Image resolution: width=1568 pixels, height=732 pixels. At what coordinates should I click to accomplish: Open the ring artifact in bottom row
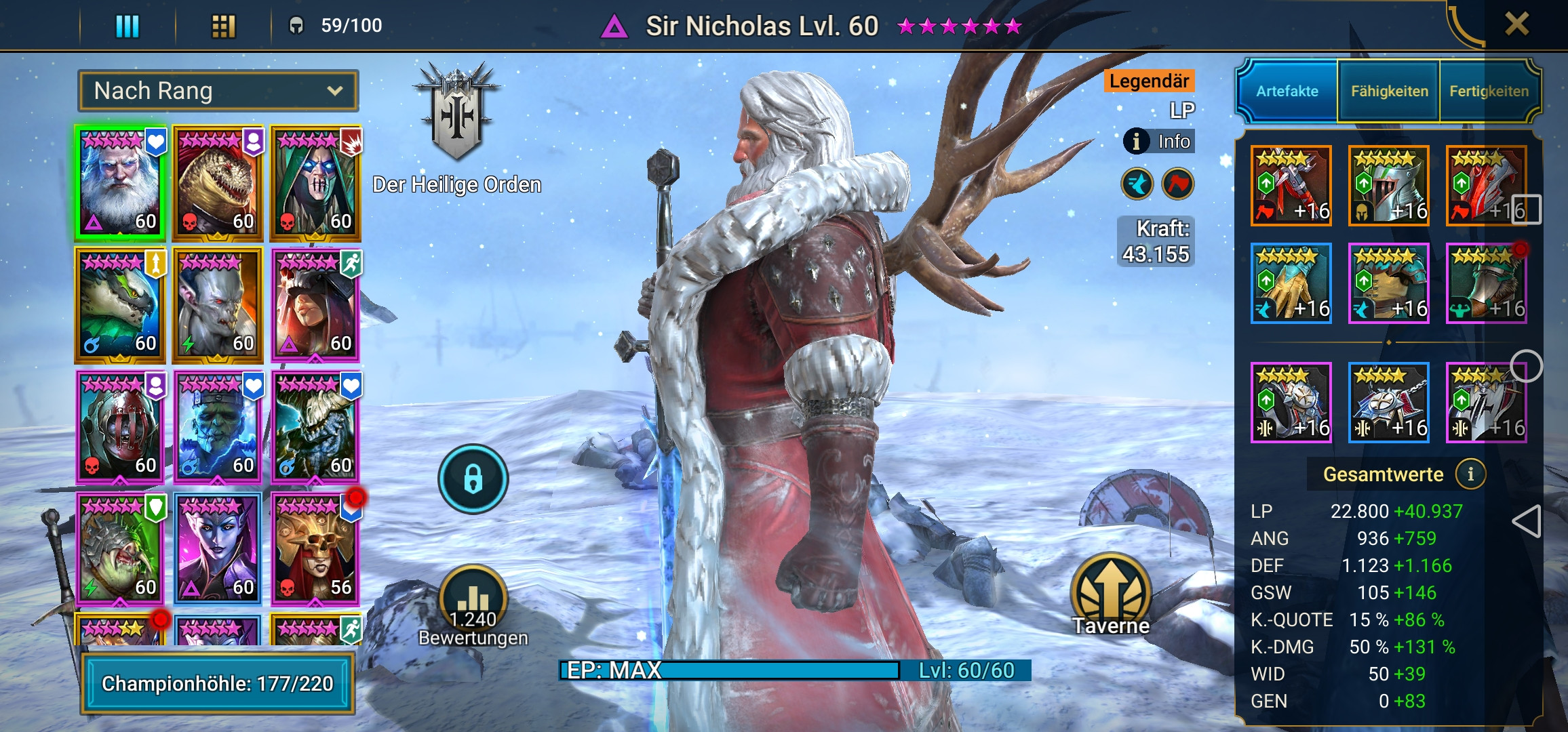pyautogui.click(x=1291, y=403)
